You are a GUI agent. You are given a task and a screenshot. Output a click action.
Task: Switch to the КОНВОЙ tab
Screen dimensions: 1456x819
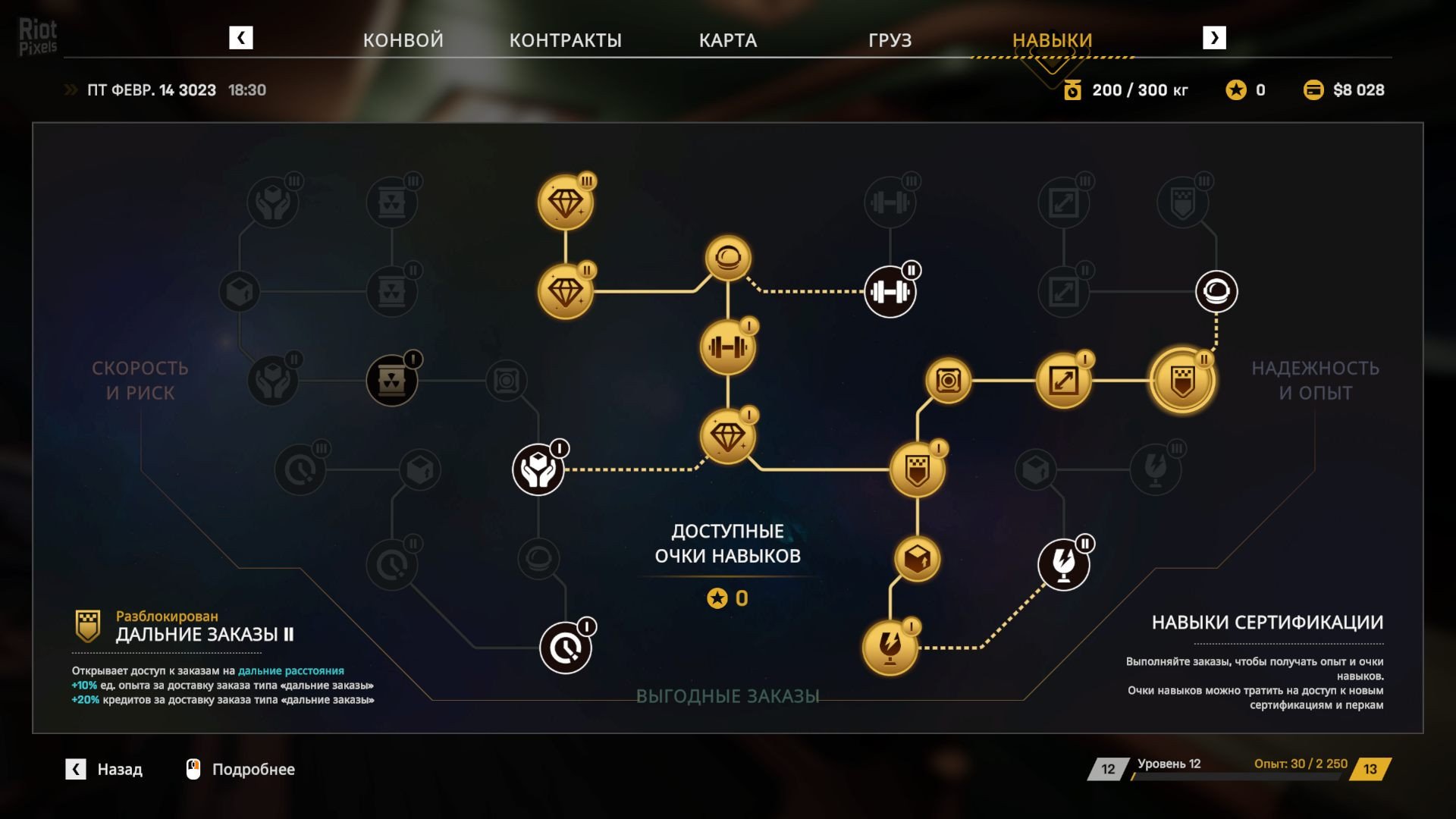click(403, 40)
